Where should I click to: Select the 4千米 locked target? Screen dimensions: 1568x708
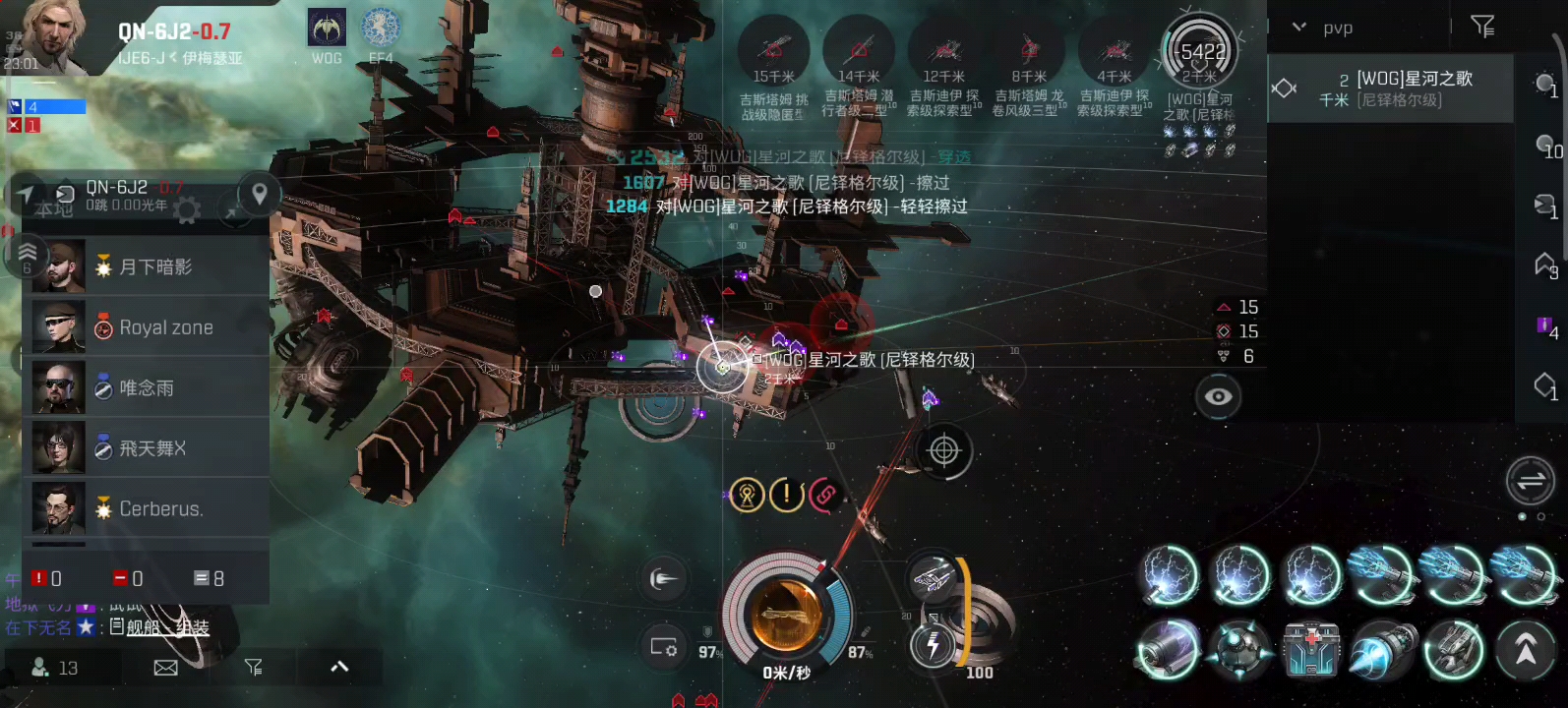[1115, 49]
